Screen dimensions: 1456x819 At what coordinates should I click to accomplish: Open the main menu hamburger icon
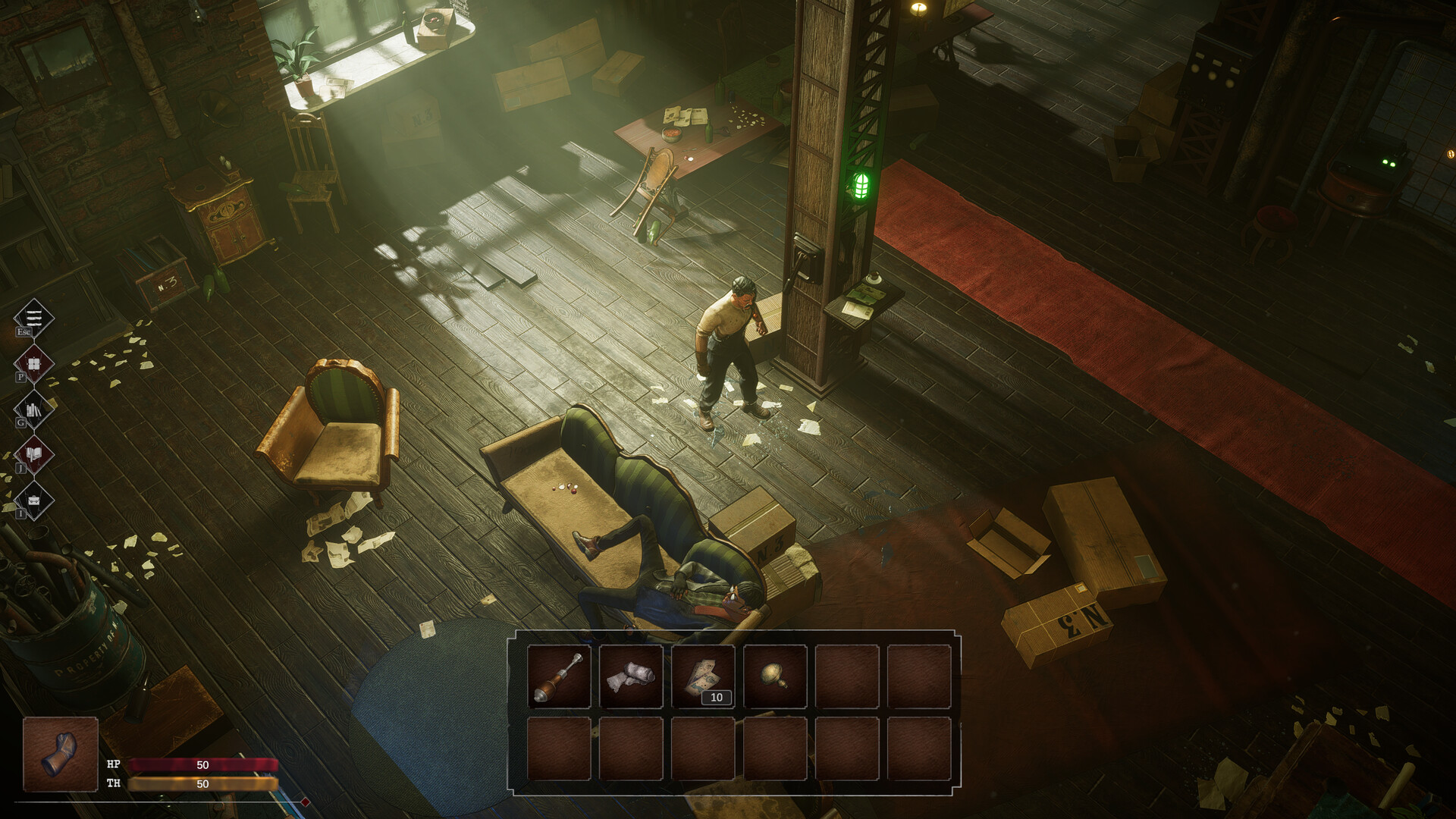coord(34,318)
